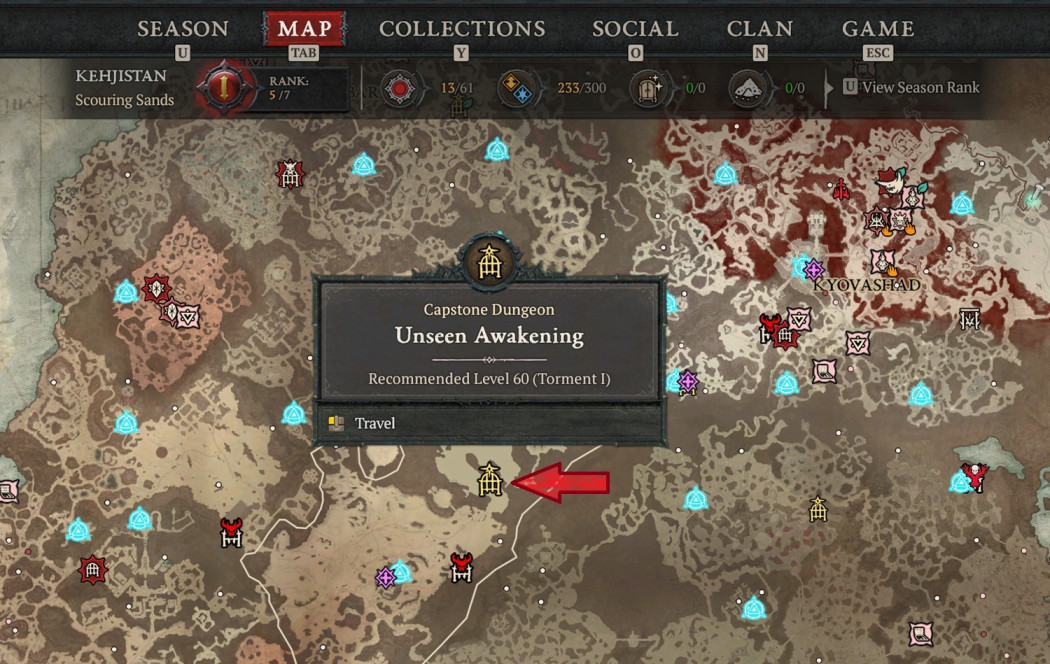Go to the Clan tab

click(x=760, y=28)
